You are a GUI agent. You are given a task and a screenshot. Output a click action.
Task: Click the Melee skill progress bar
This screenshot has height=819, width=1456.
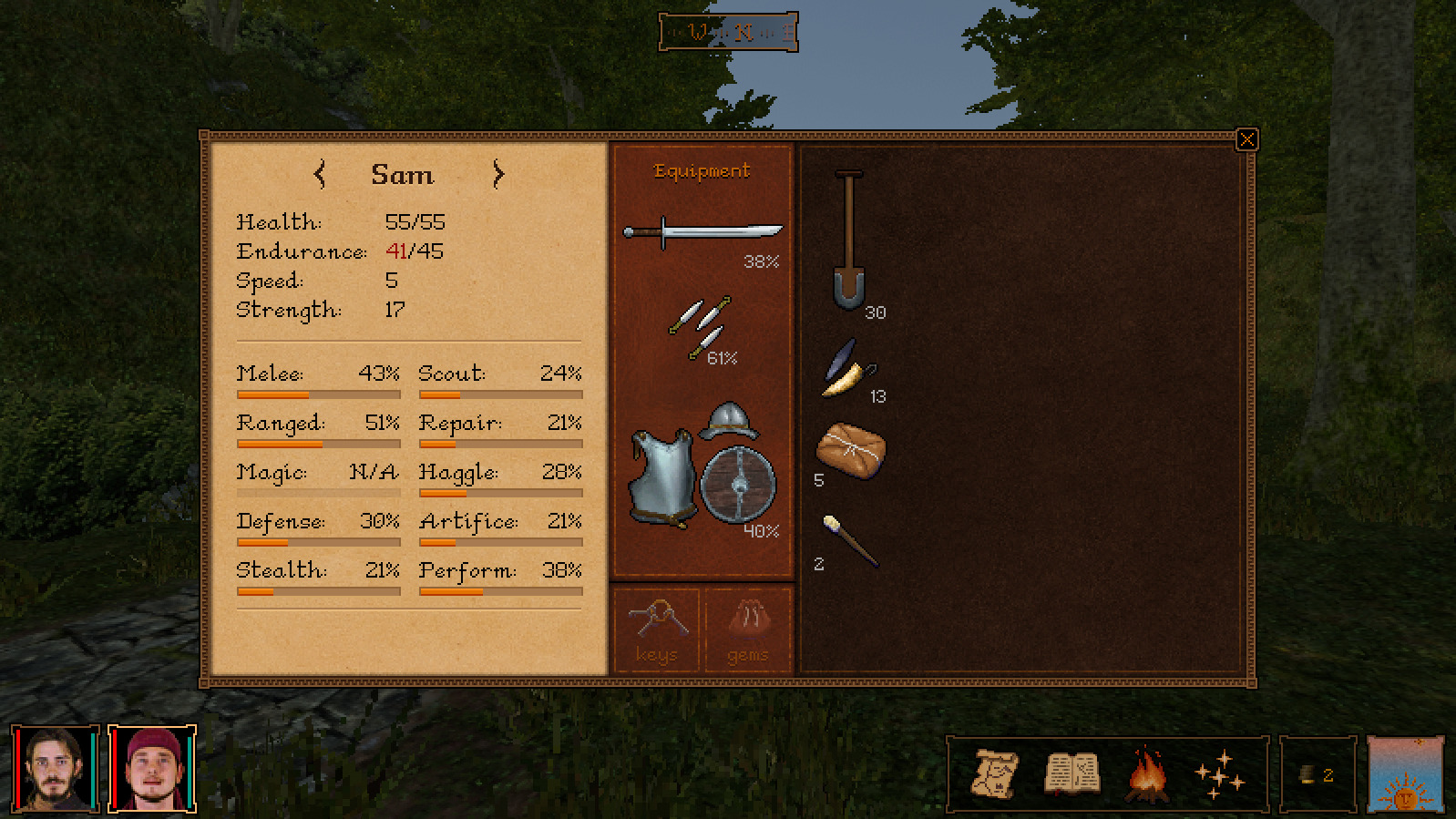tap(318, 394)
